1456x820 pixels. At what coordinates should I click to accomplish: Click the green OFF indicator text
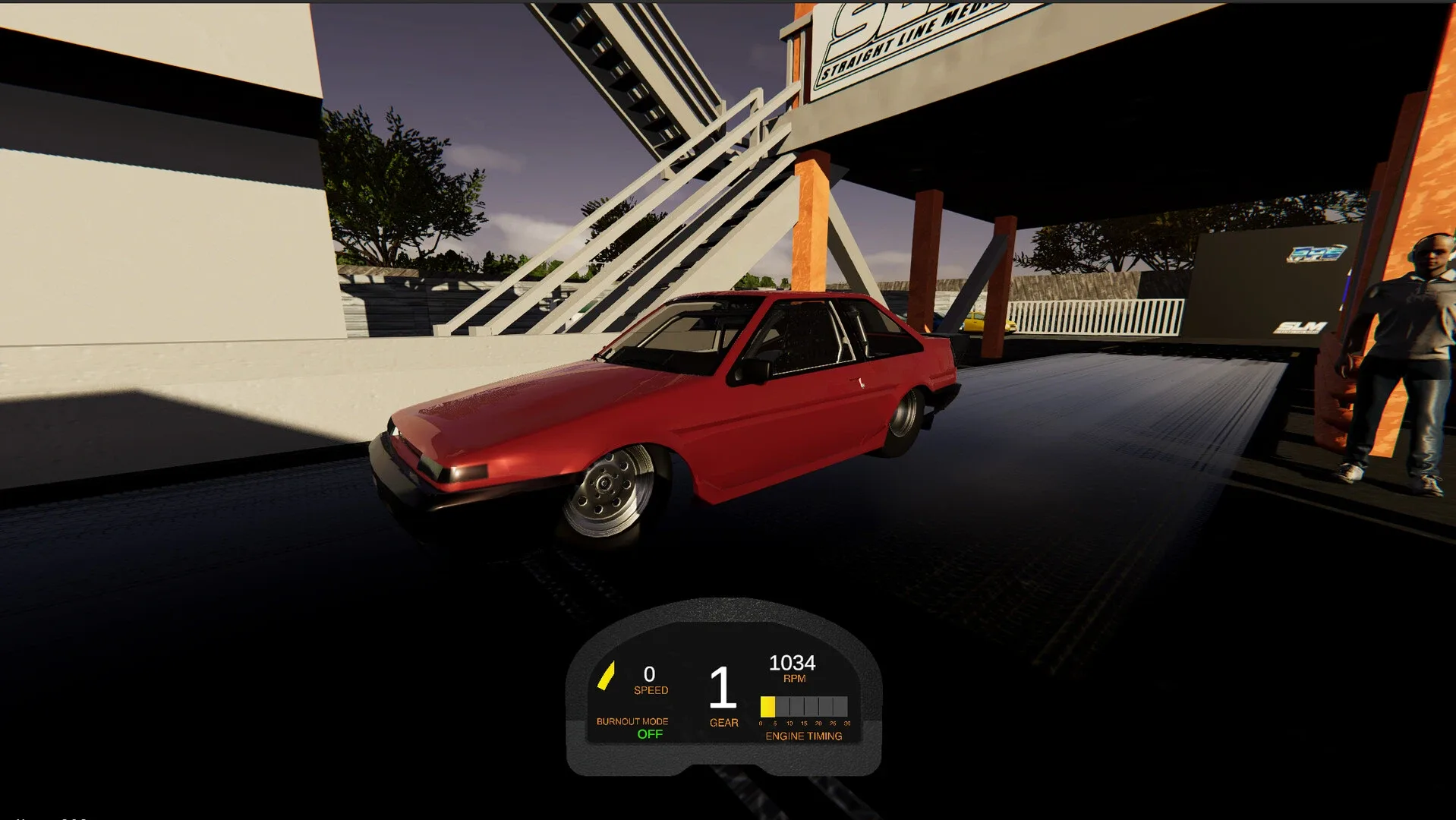[651, 733]
